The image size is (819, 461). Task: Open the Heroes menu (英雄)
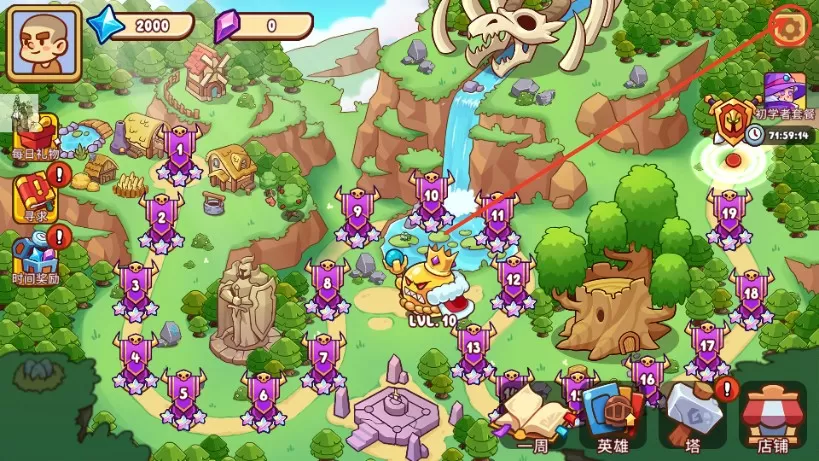(x=612, y=413)
